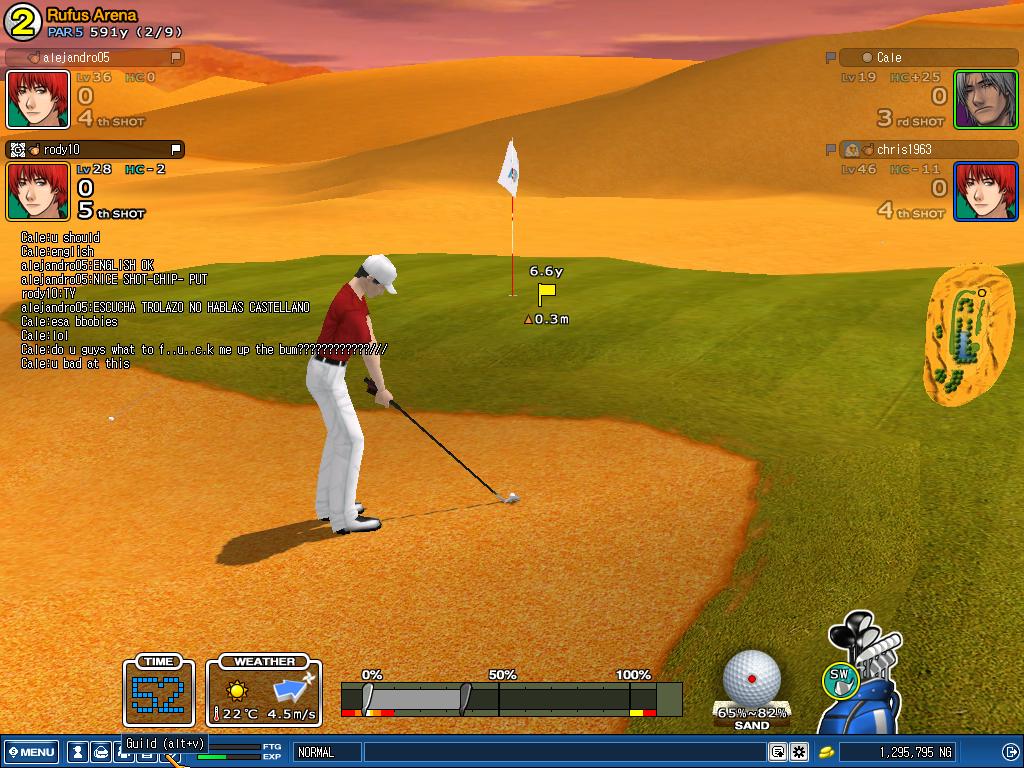Set spin point on the golf ball icon
Screen dimensions: 1024x768
pyautogui.click(x=752, y=678)
